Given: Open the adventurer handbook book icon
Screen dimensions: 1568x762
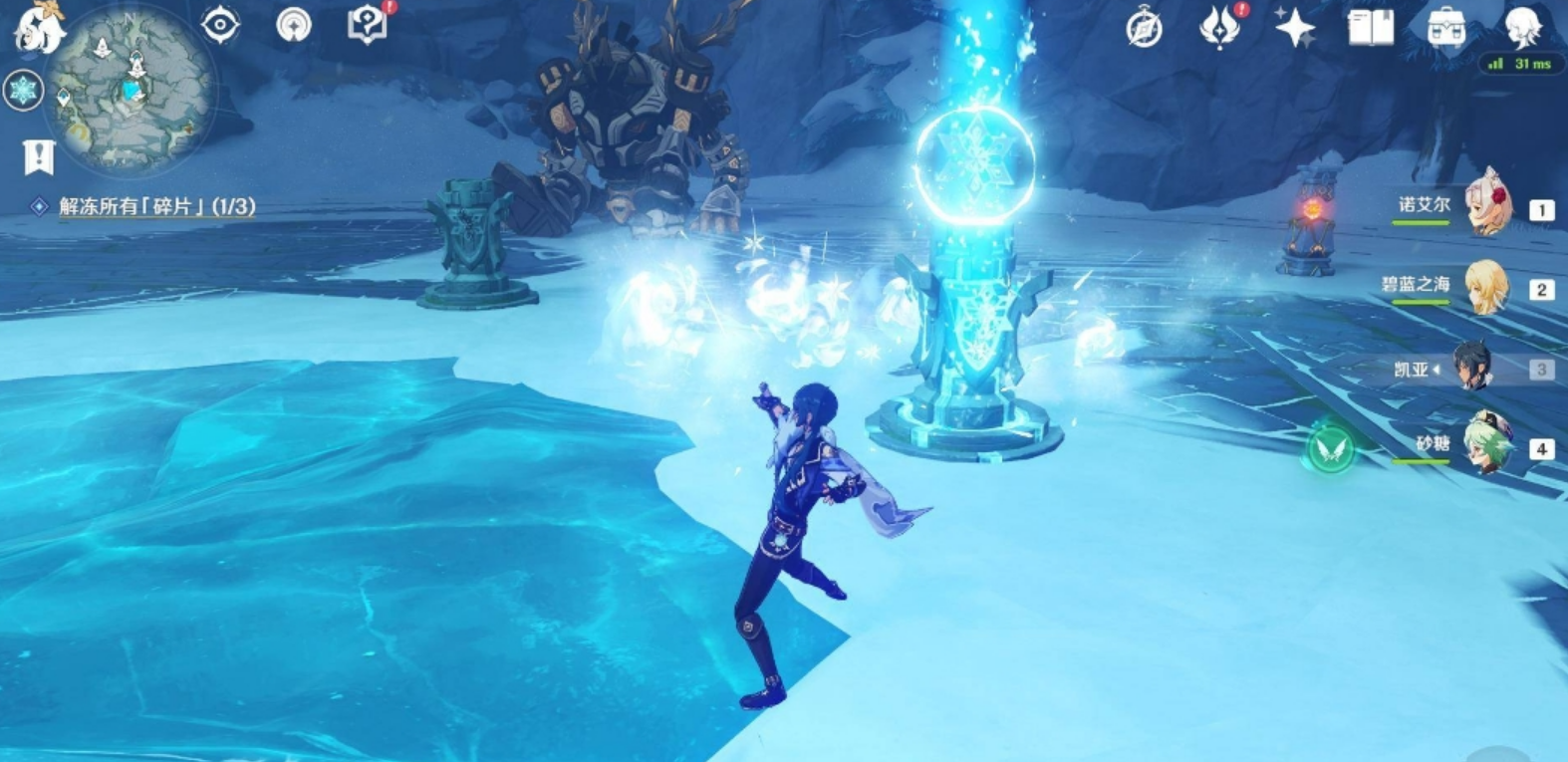Looking at the screenshot, I should (1370, 28).
